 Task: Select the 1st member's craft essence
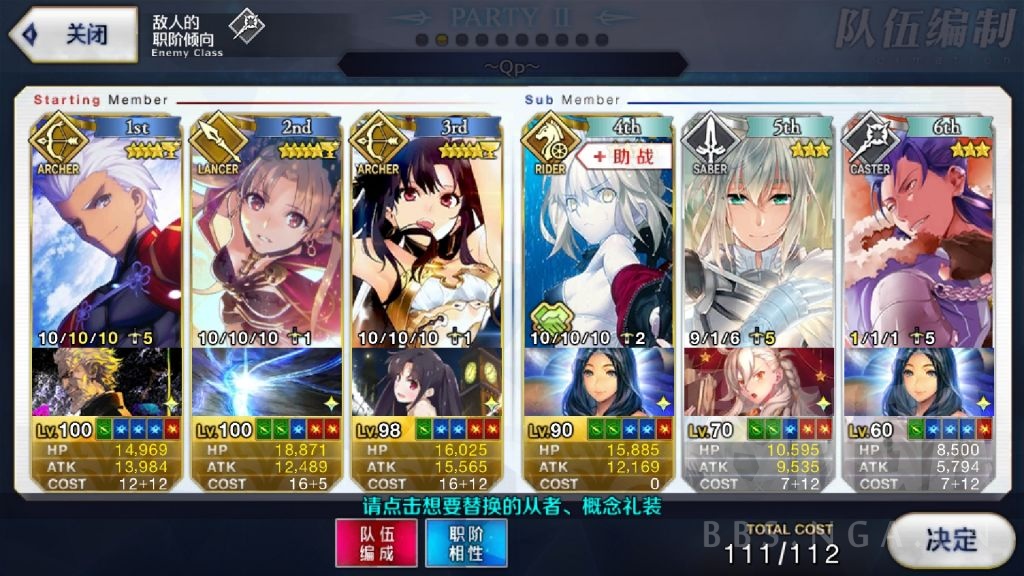pos(106,382)
